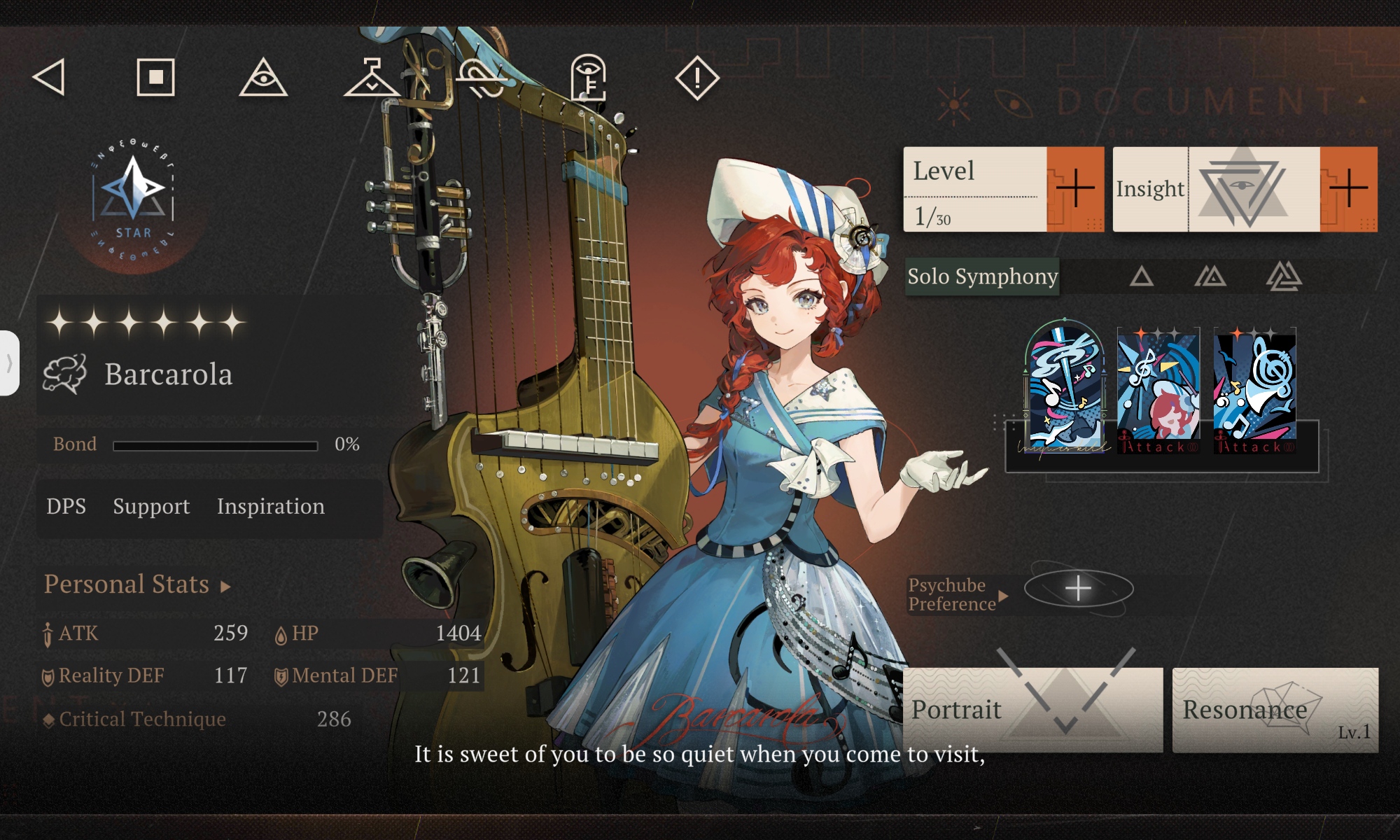Expand the Personal Stats details
The height and width of the screenshot is (840, 1400).
tap(137, 584)
